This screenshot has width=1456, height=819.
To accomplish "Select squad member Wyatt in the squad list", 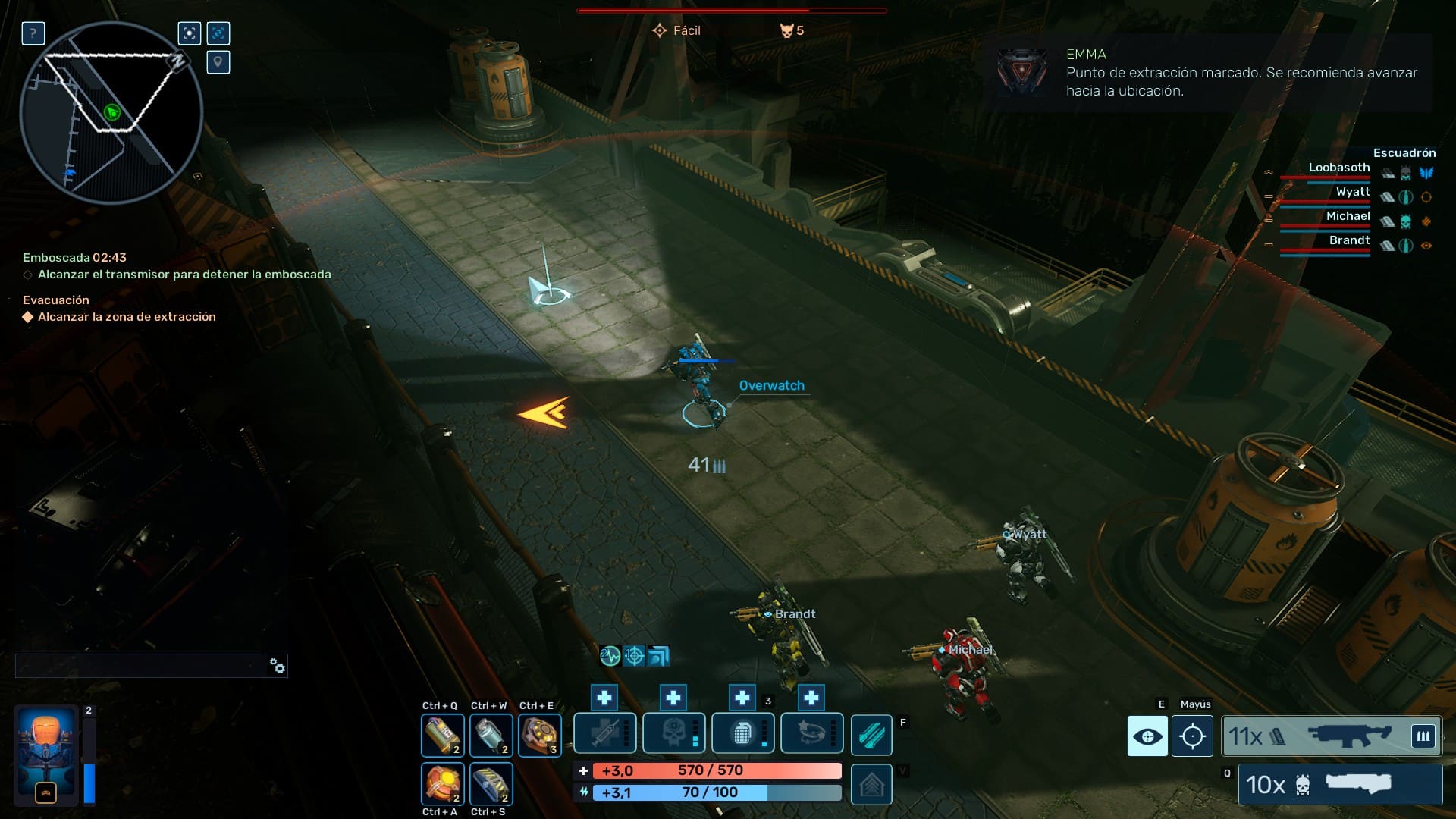I will (1352, 192).
